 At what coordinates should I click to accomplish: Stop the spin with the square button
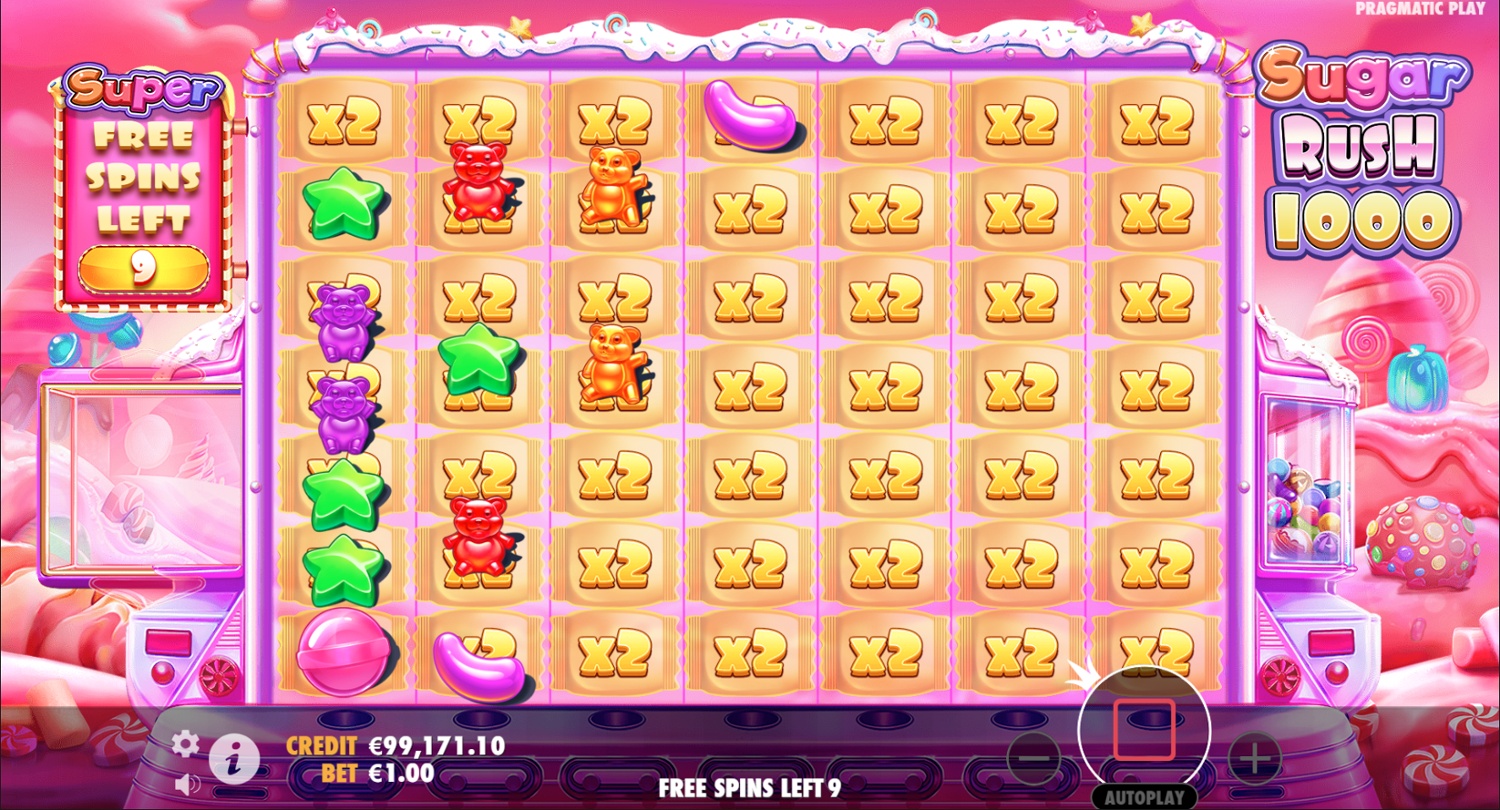pos(1144,731)
